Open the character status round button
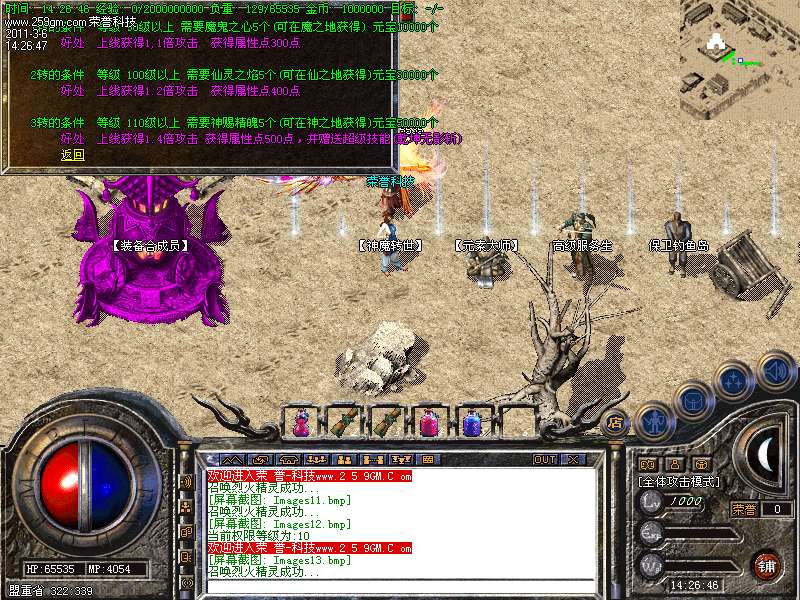The width and height of the screenshot is (800, 600). click(655, 422)
